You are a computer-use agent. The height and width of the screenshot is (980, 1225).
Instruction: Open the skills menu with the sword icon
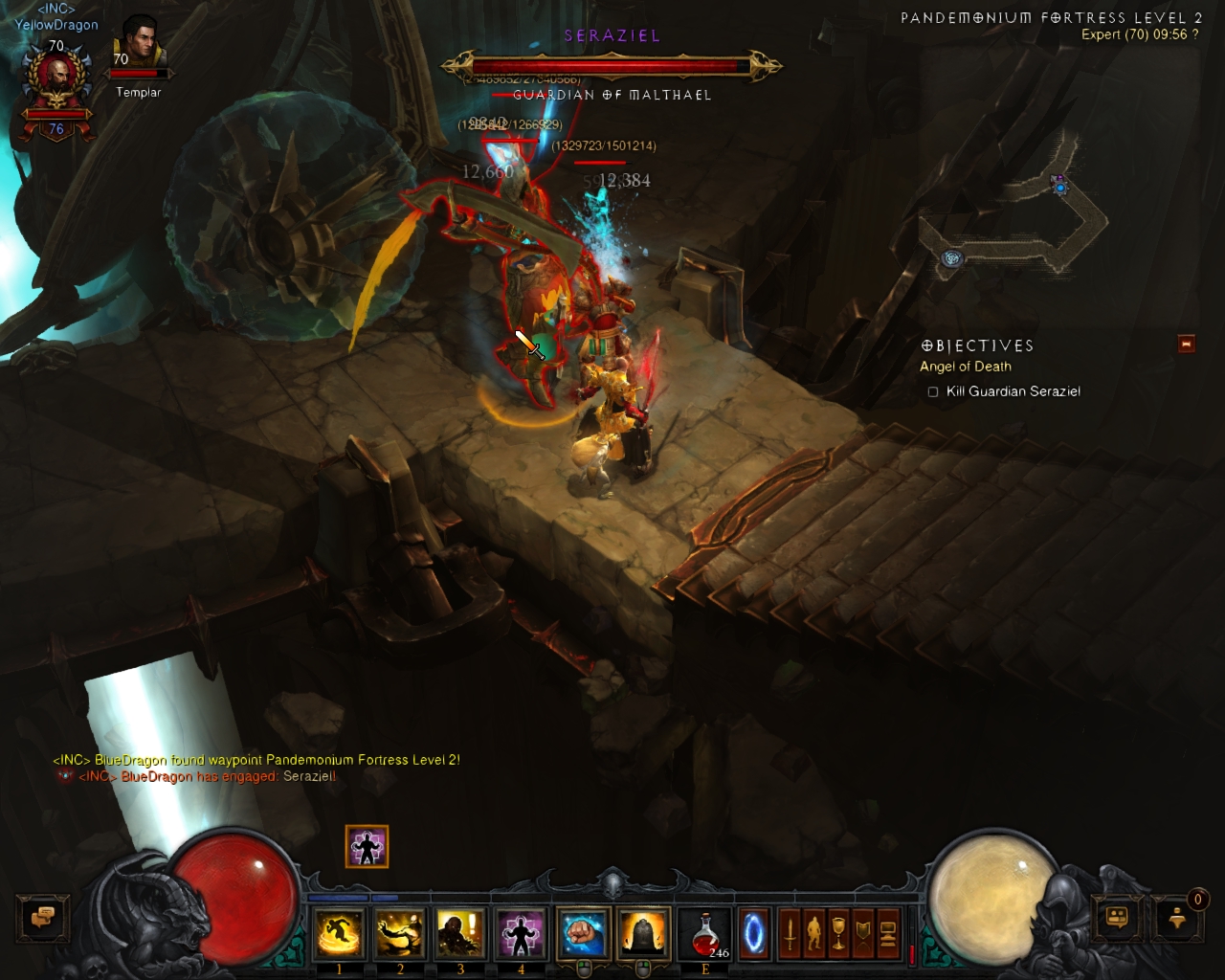pos(790,933)
